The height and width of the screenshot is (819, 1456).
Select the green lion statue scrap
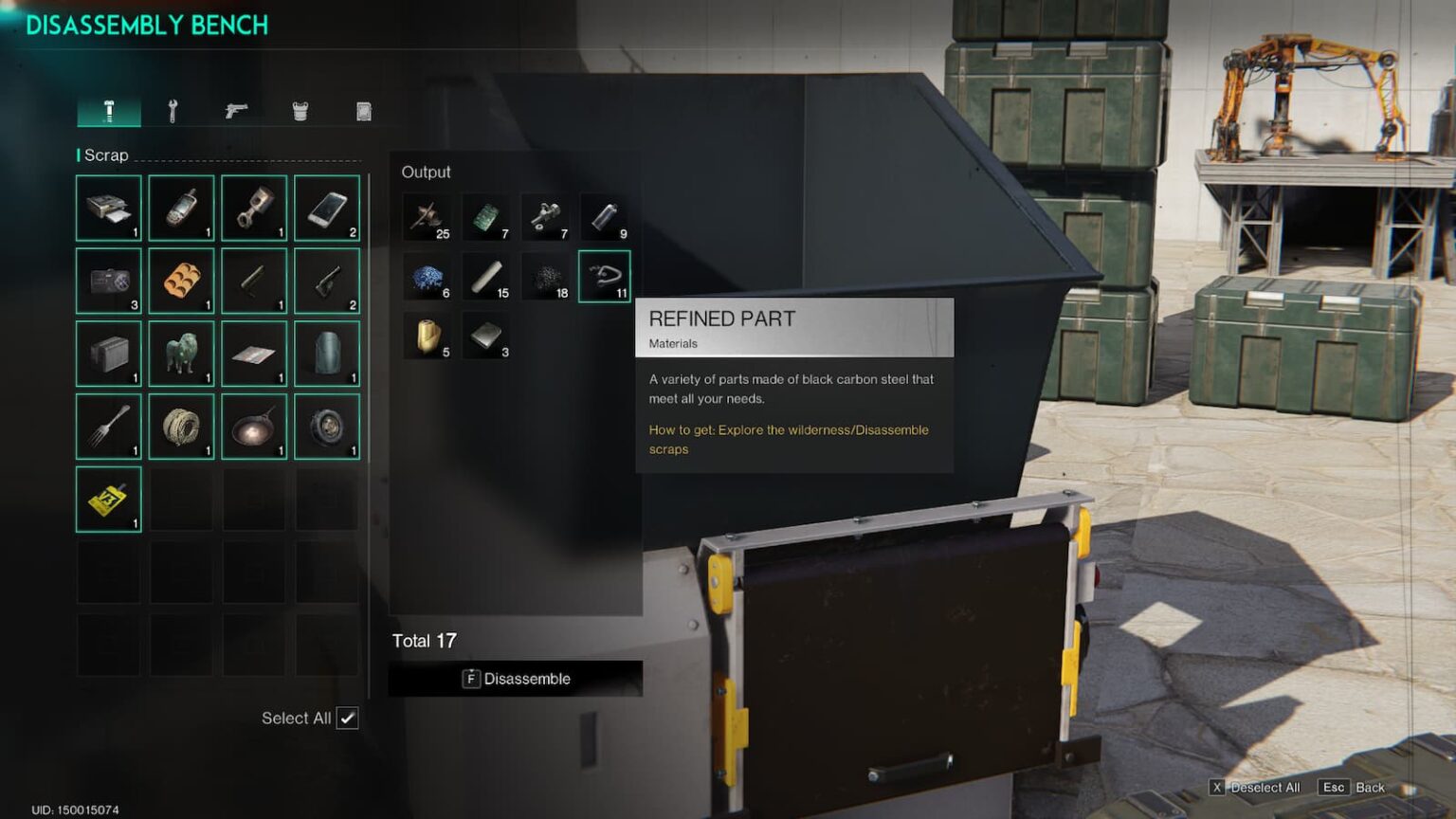coord(181,353)
